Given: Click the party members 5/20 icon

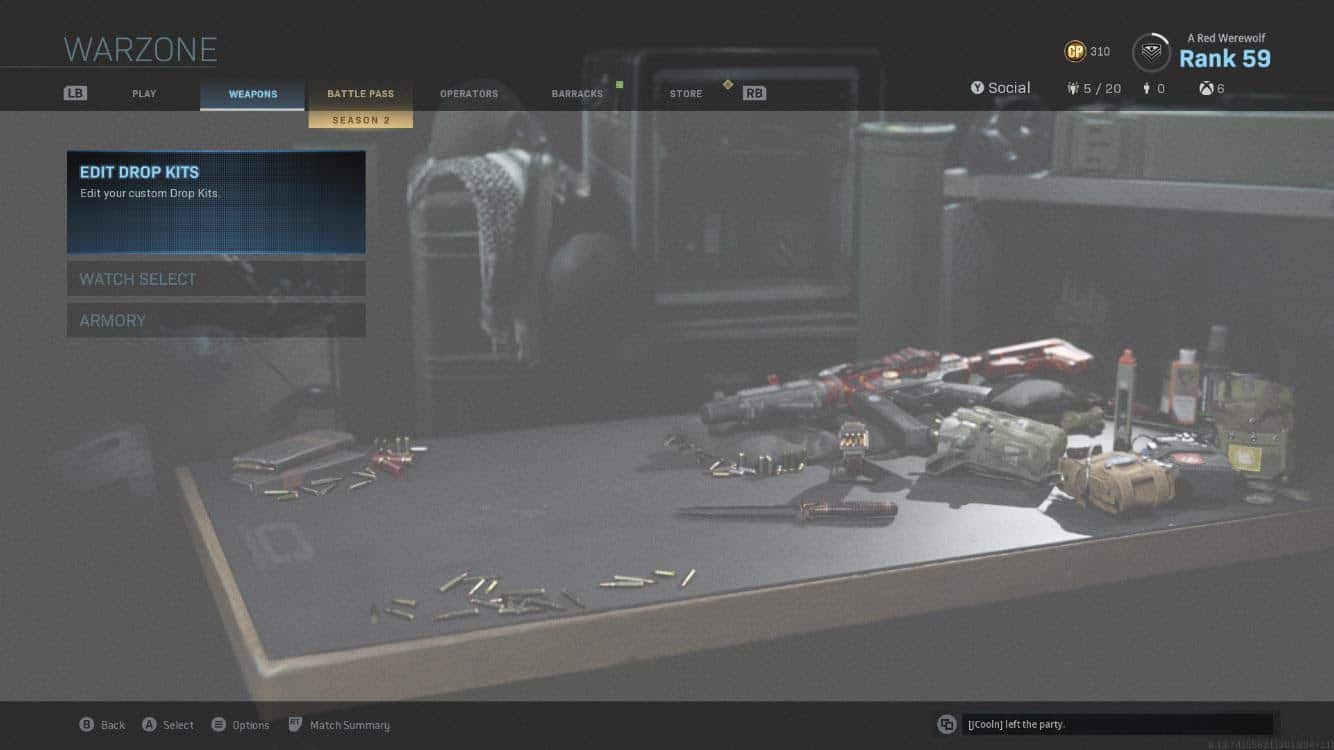Looking at the screenshot, I should point(1072,88).
